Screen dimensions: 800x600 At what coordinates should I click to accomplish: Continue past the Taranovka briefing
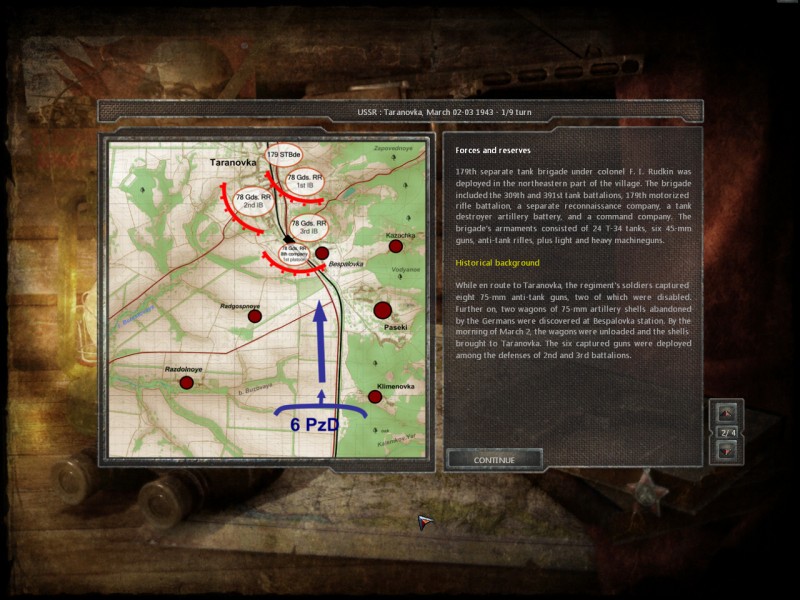pyautogui.click(x=494, y=459)
